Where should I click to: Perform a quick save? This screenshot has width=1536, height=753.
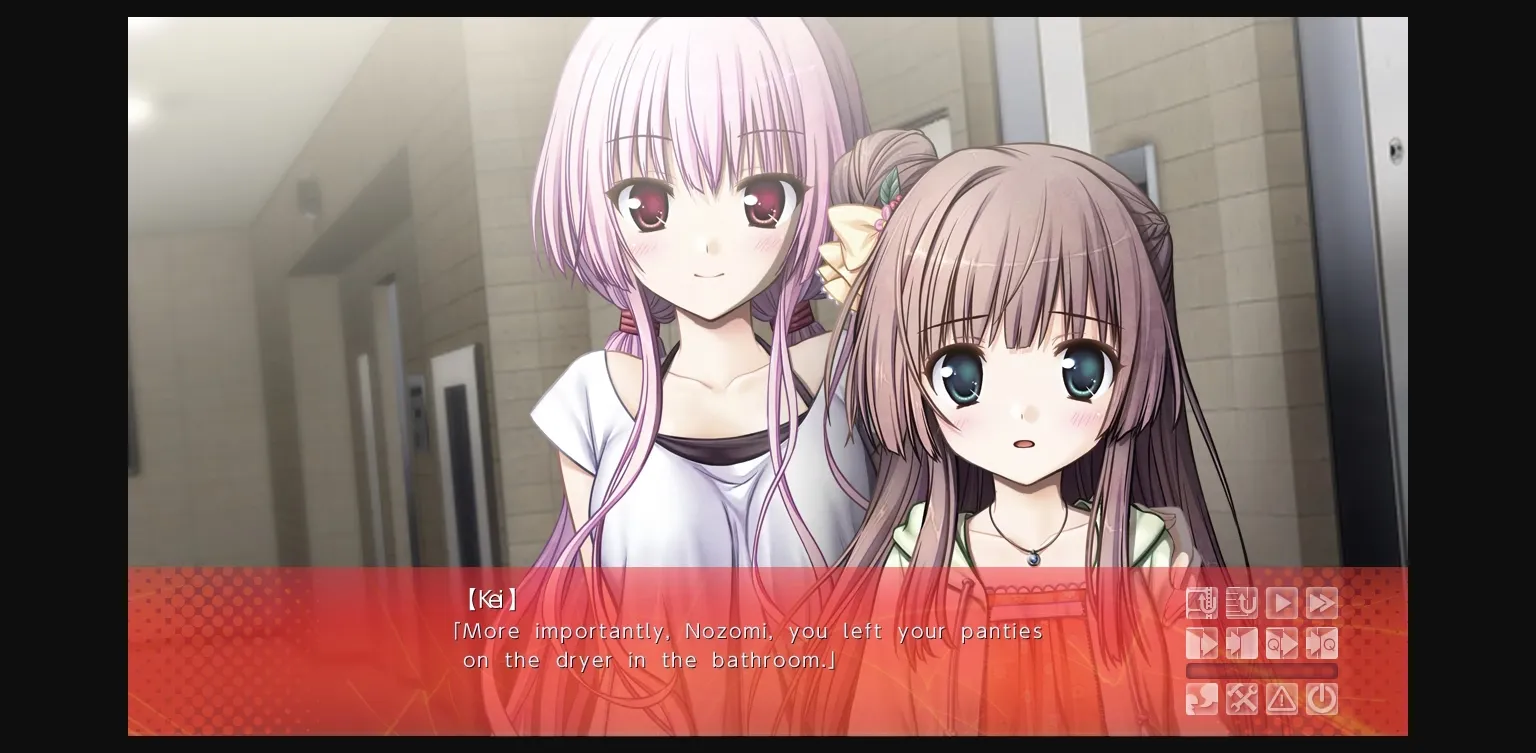(1281, 644)
